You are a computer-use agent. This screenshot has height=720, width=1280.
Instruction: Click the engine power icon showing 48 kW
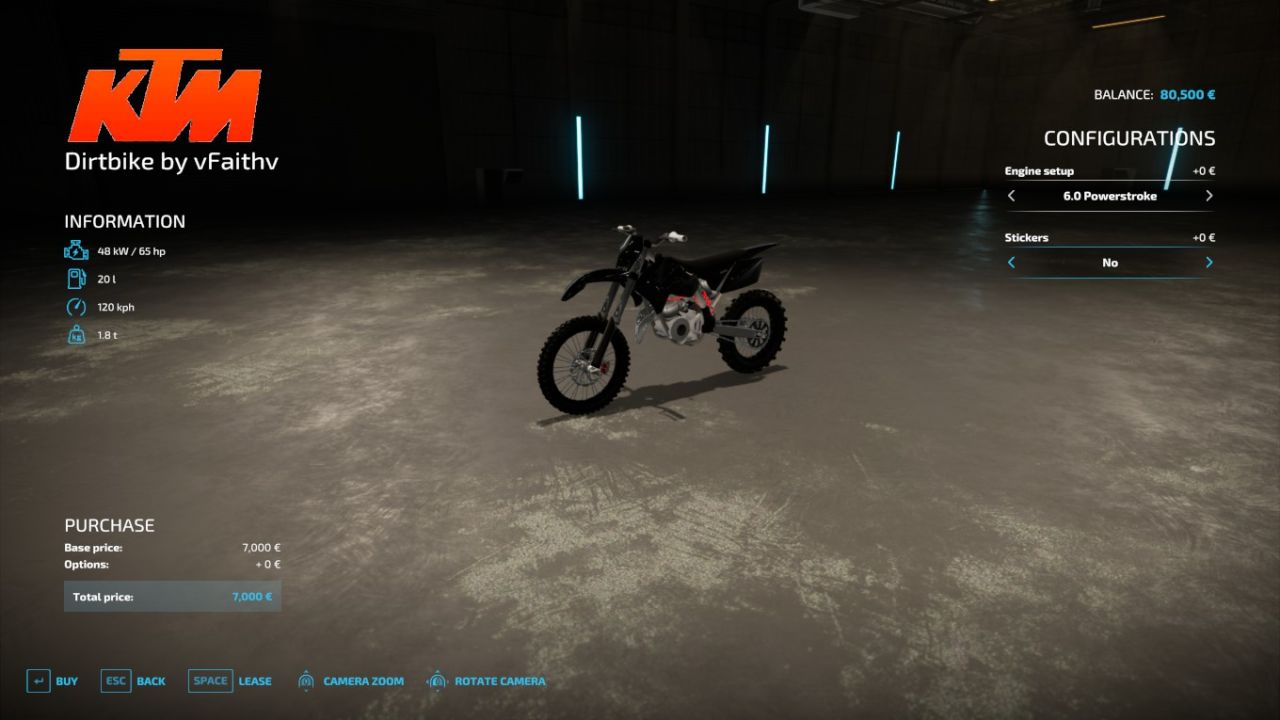point(75,251)
